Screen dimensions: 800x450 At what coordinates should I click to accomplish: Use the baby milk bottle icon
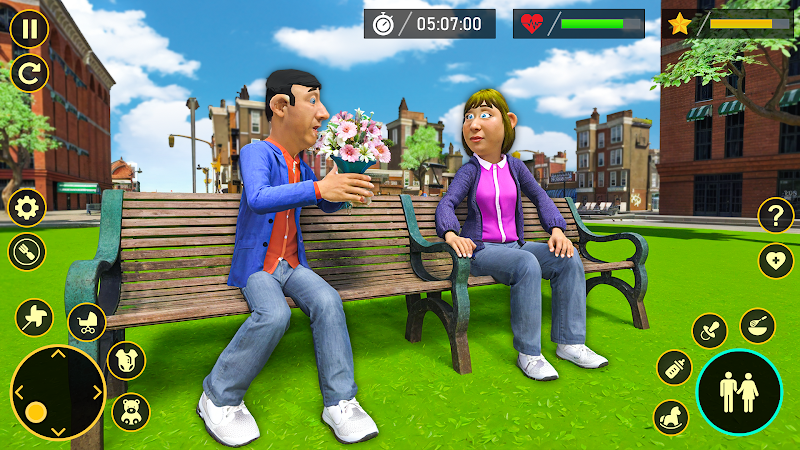(x=675, y=367)
